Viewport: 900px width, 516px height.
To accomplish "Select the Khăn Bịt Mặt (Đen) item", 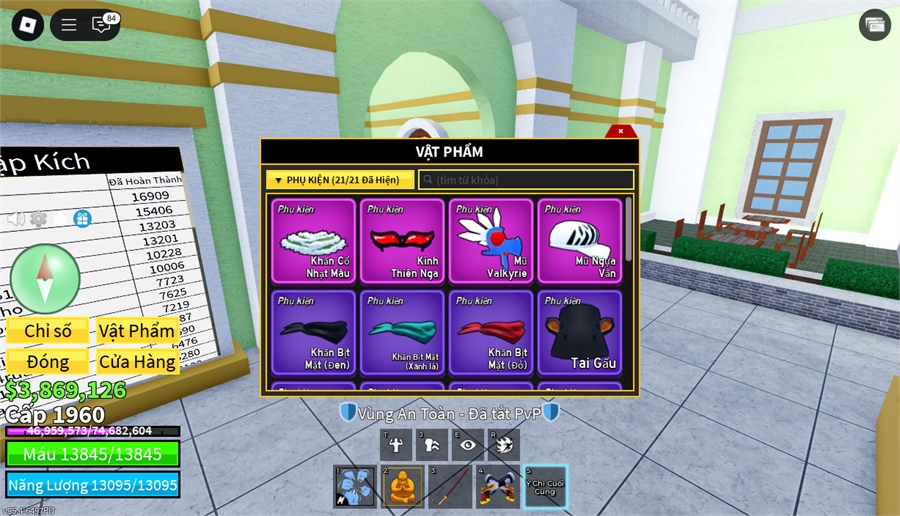I will click(313, 332).
